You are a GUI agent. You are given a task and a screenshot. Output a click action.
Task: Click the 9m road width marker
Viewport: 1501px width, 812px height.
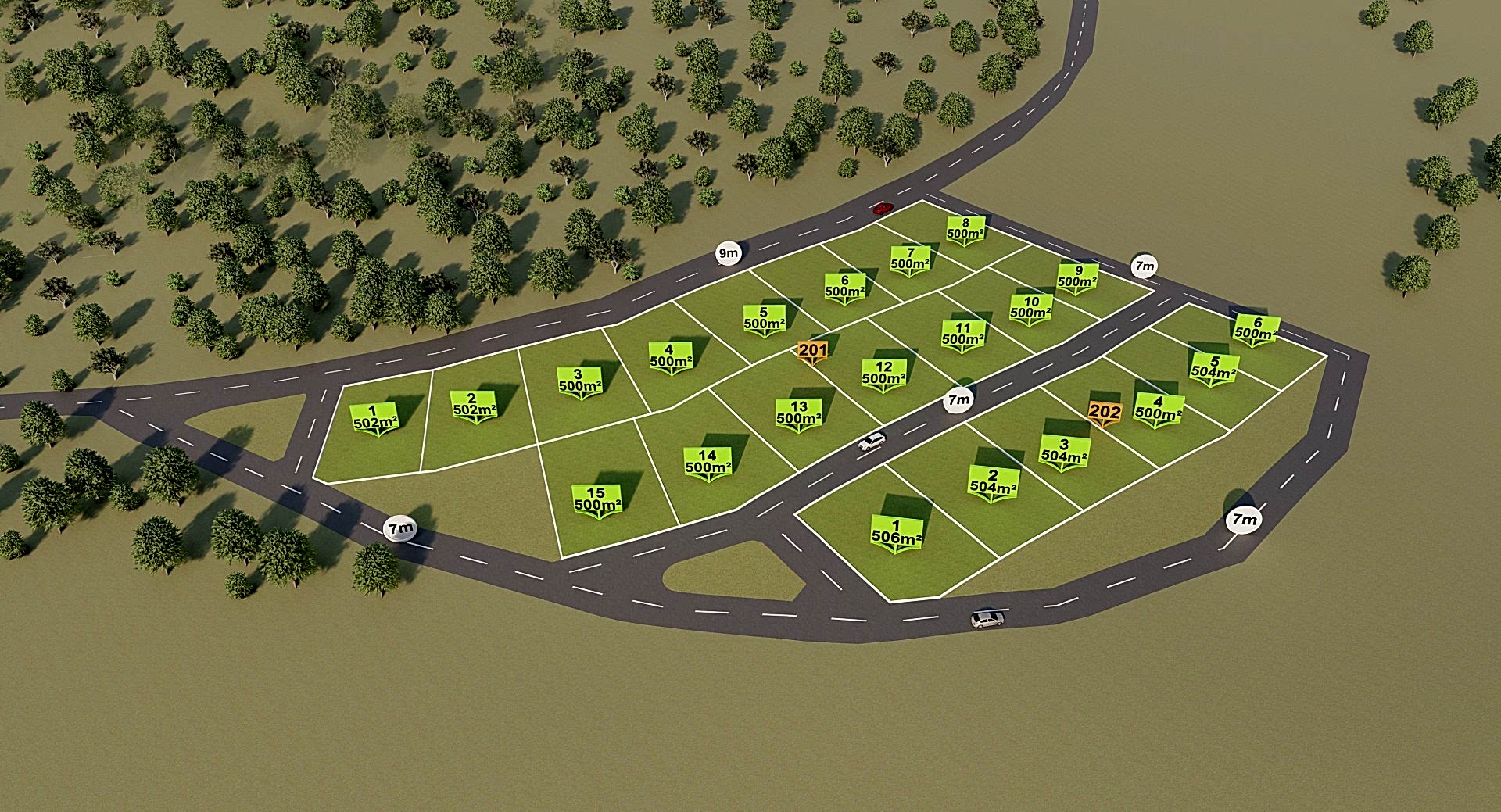(728, 253)
